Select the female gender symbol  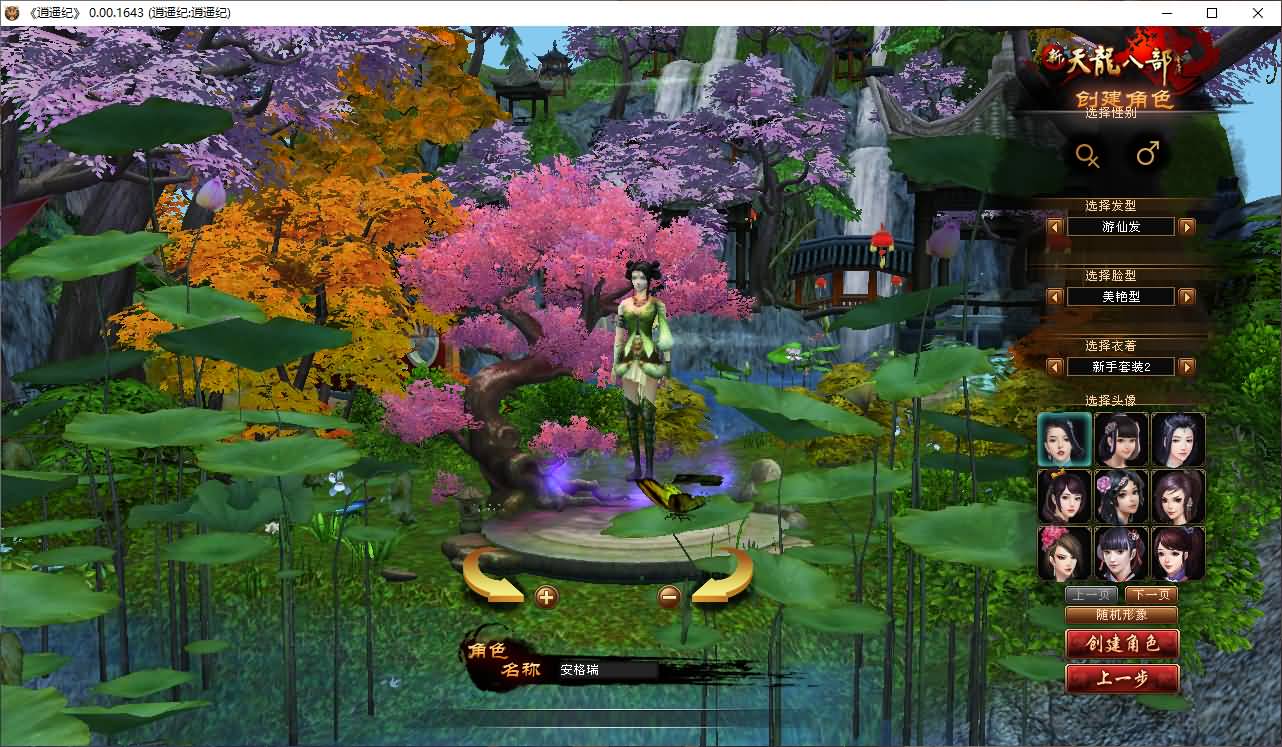1087,155
